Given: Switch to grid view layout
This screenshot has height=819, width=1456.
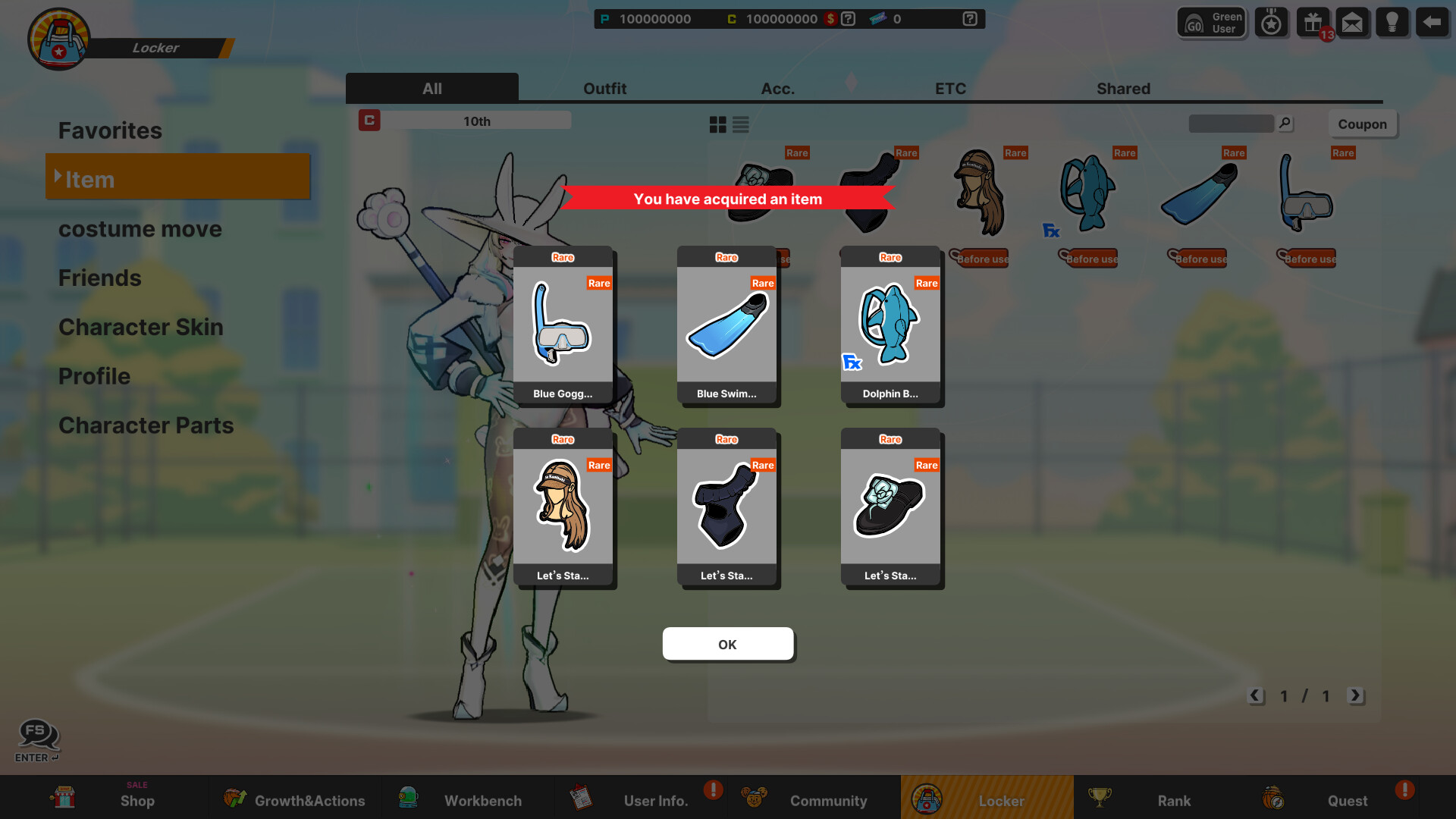Looking at the screenshot, I should point(717,124).
